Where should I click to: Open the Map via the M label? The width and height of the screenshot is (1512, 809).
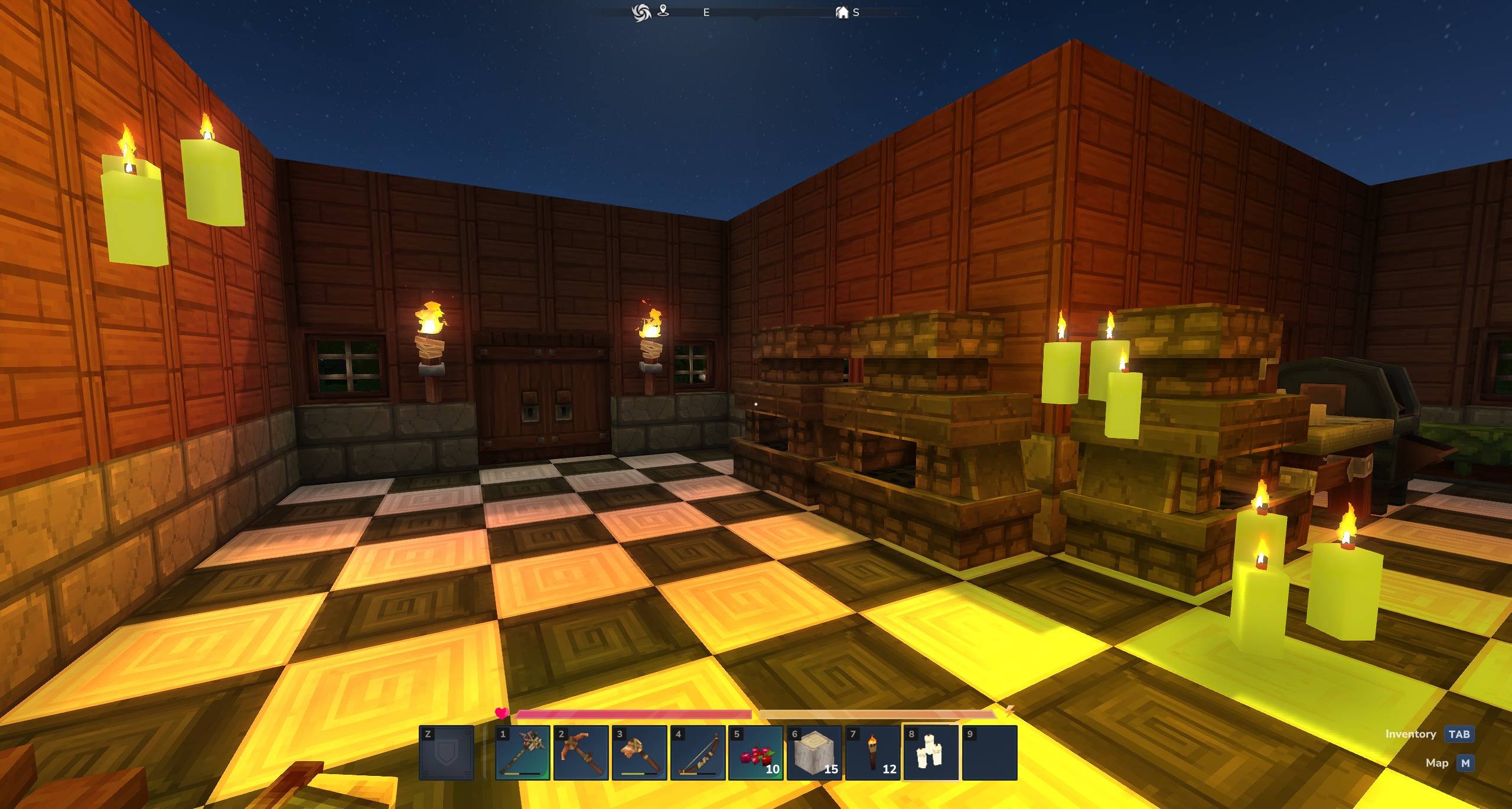pos(1436,763)
